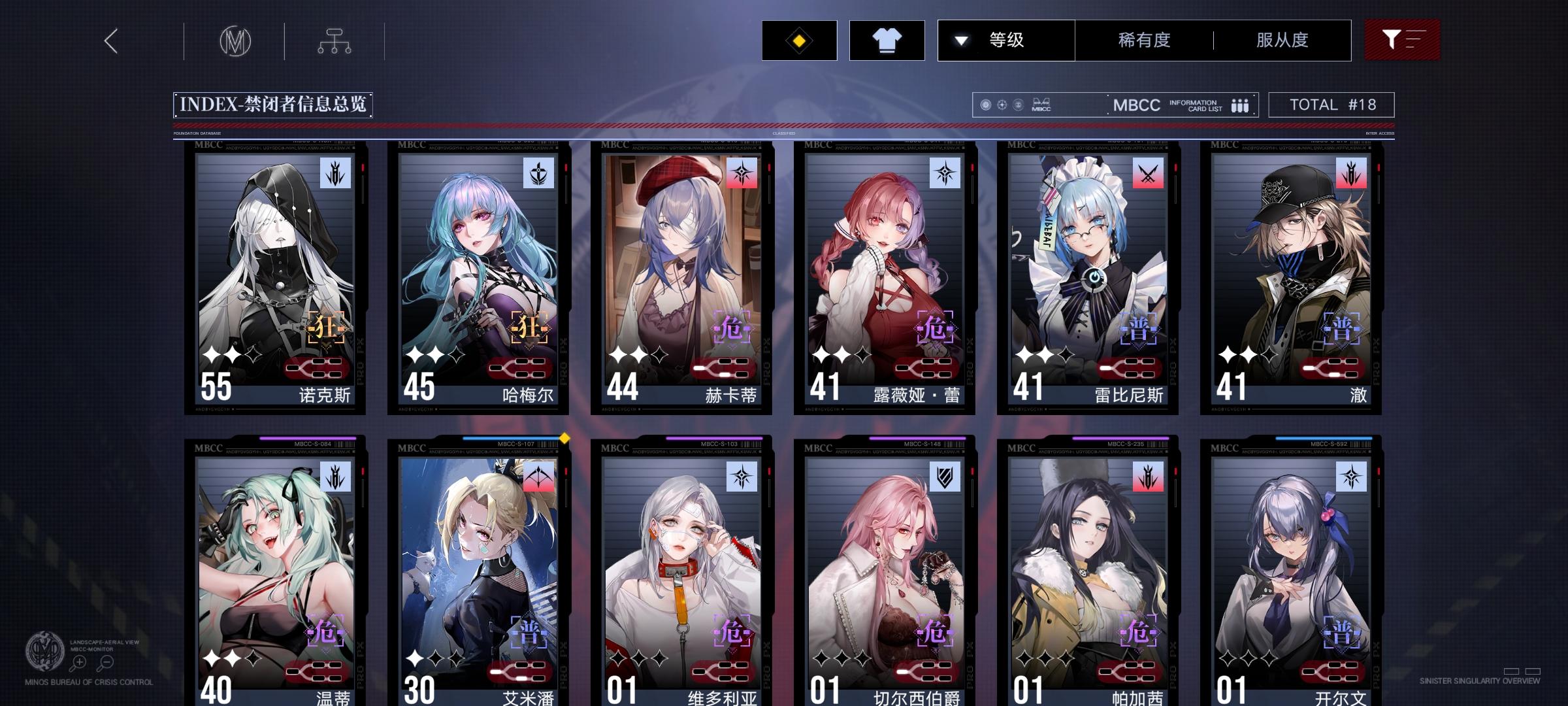Screen dimensions: 1568x706
Task: Open the MBCC emblem menu at top left
Action: pyautogui.click(x=235, y=41)
